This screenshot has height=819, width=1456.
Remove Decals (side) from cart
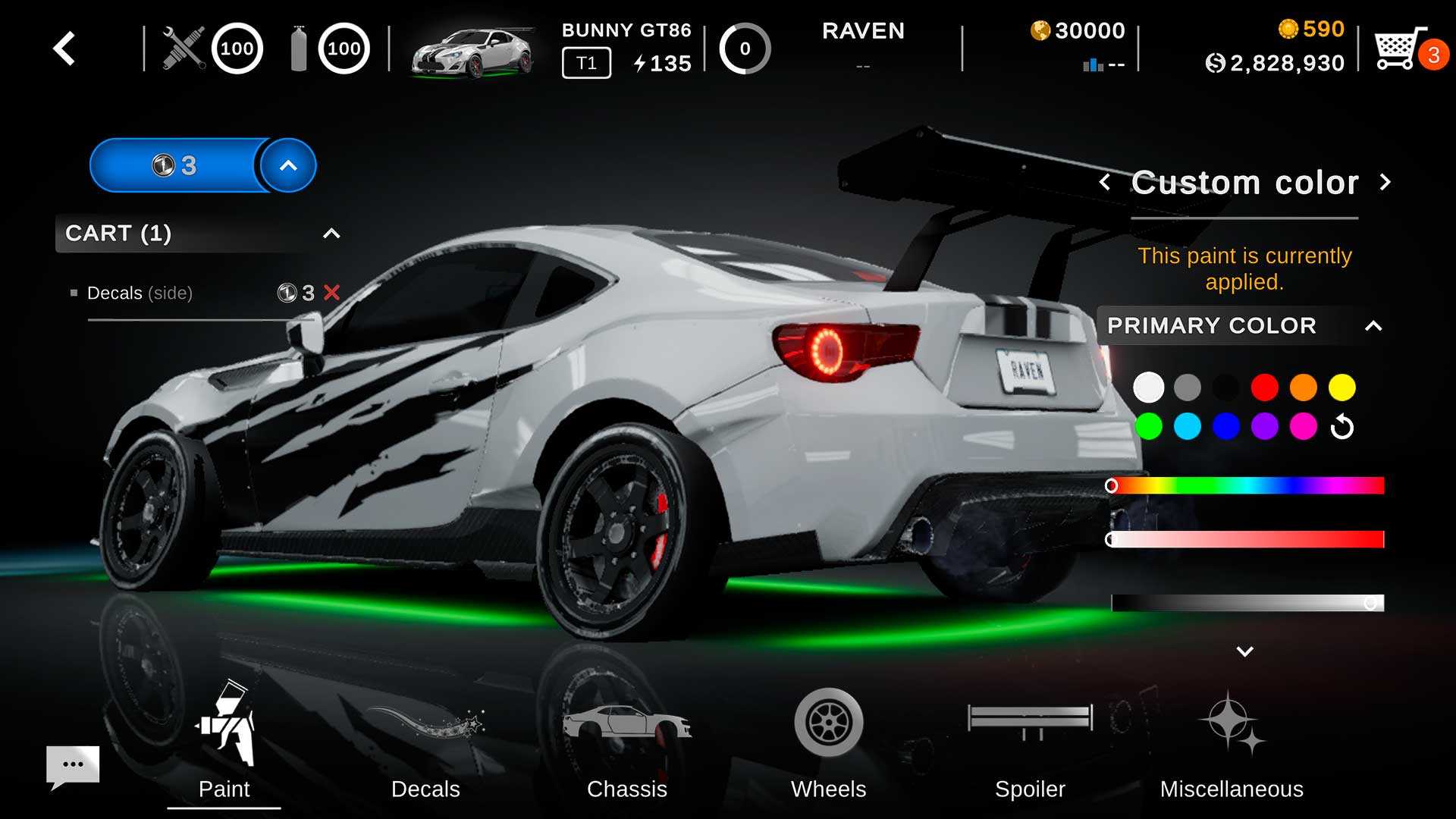(x=332, y=293)
